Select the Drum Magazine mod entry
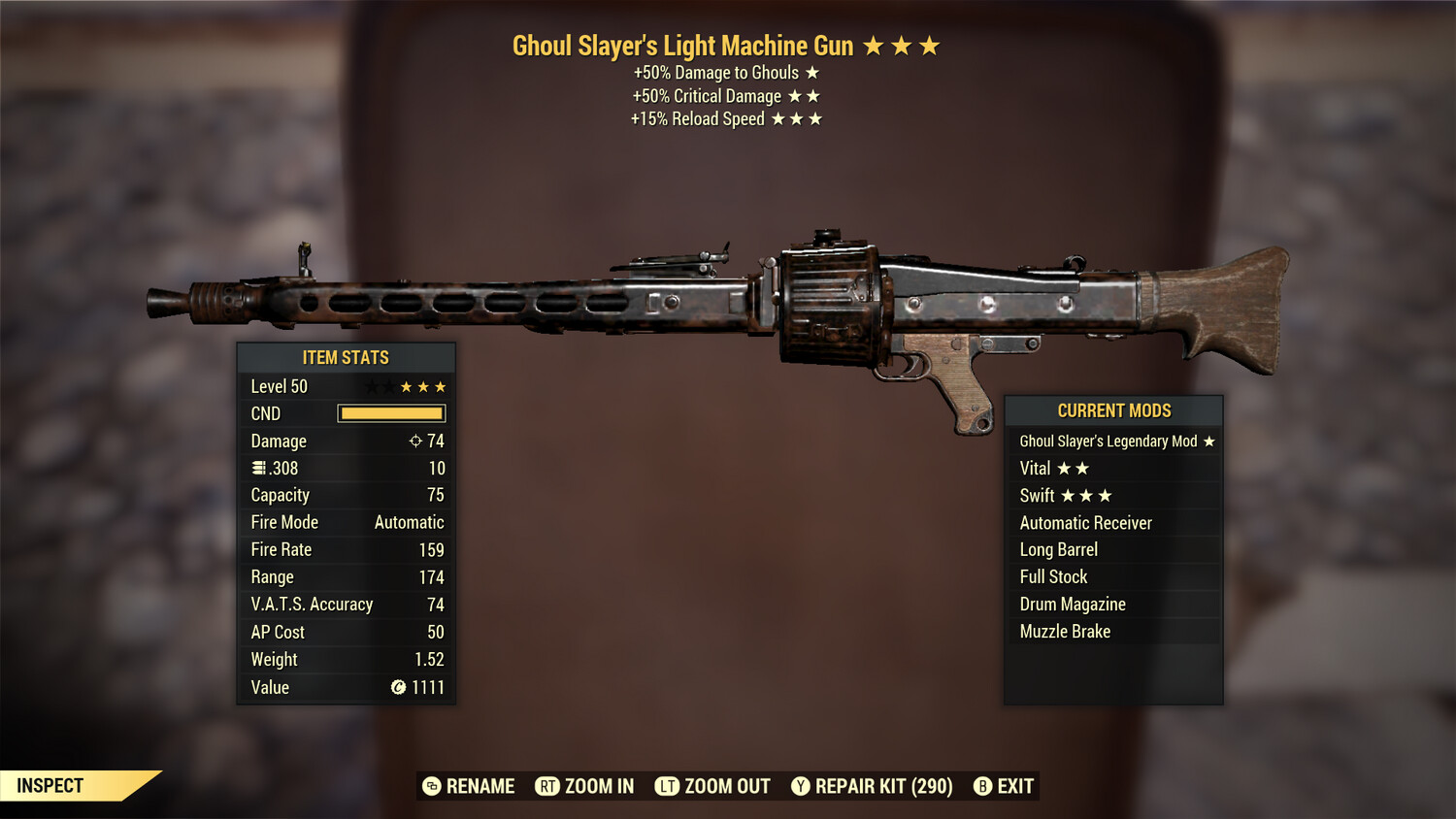 (x=1072, y=604)
